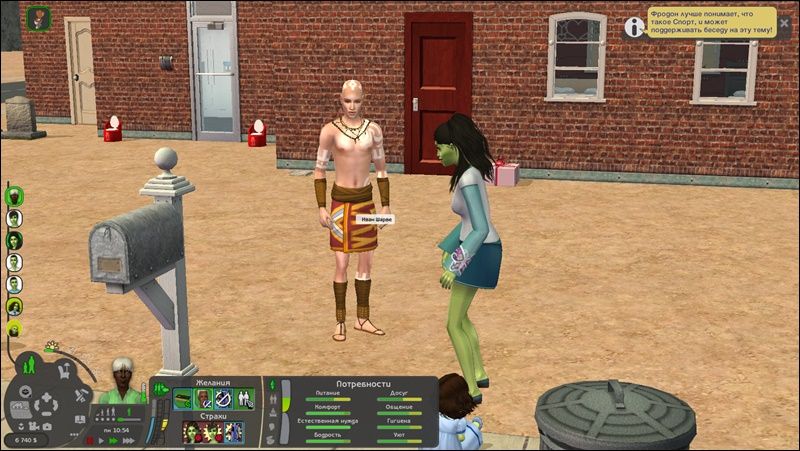Click the pet paw icon at the sim list bottom

point(15,327)
